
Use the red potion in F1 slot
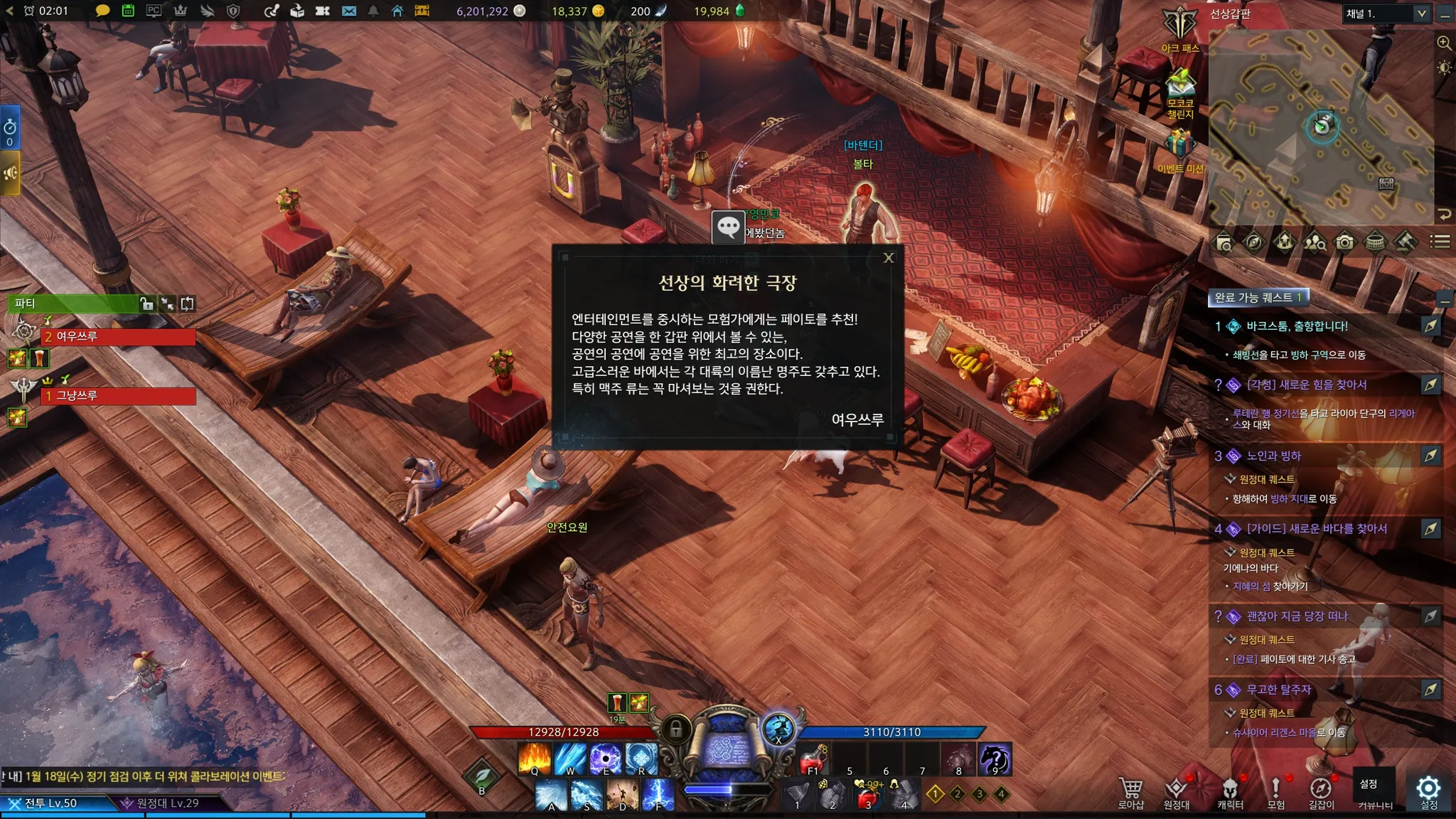[813, 759]
